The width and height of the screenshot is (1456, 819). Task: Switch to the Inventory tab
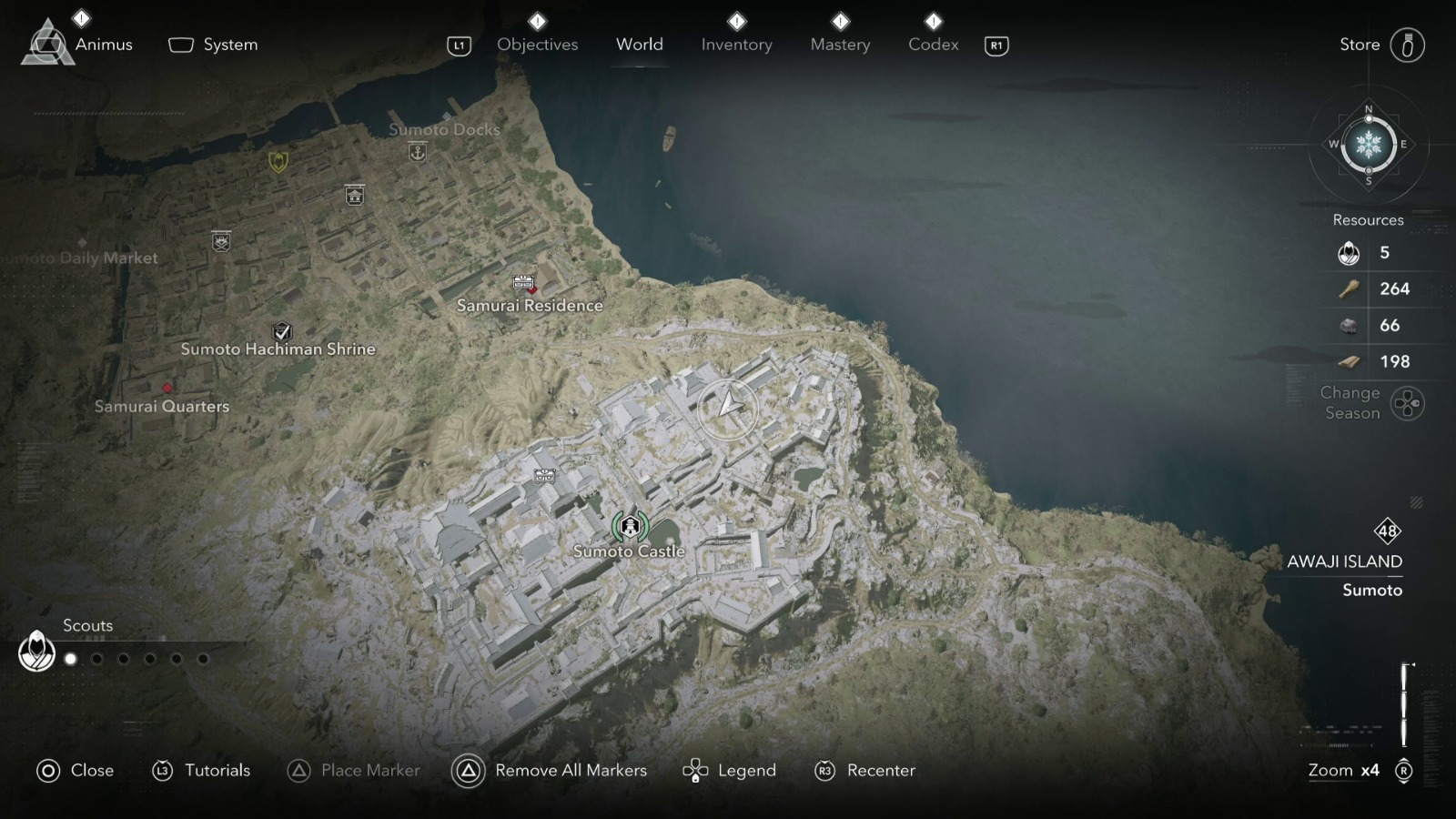[x=736, y=44]
